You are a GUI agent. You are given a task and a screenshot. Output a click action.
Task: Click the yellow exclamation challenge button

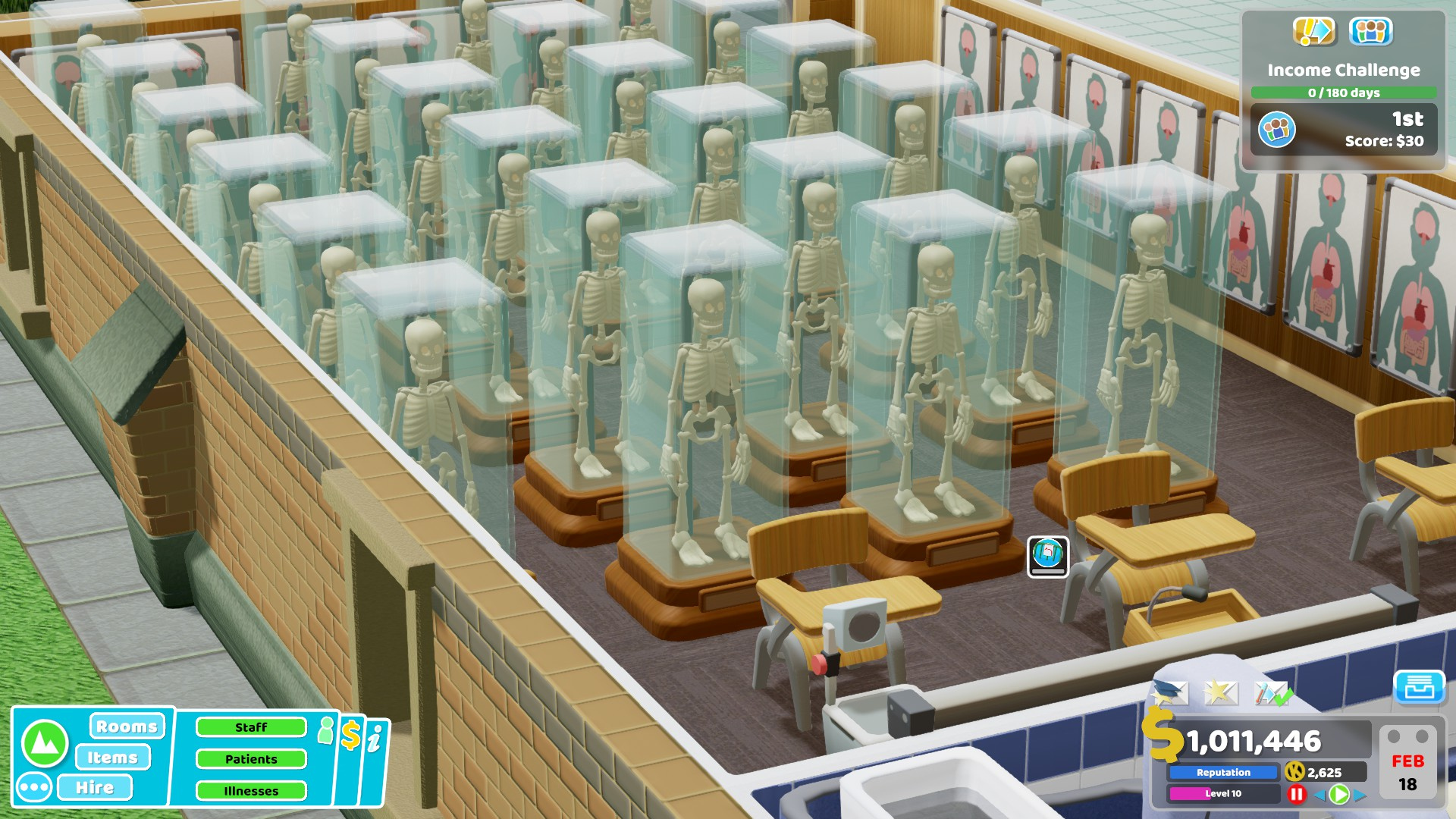point(1313,31)
